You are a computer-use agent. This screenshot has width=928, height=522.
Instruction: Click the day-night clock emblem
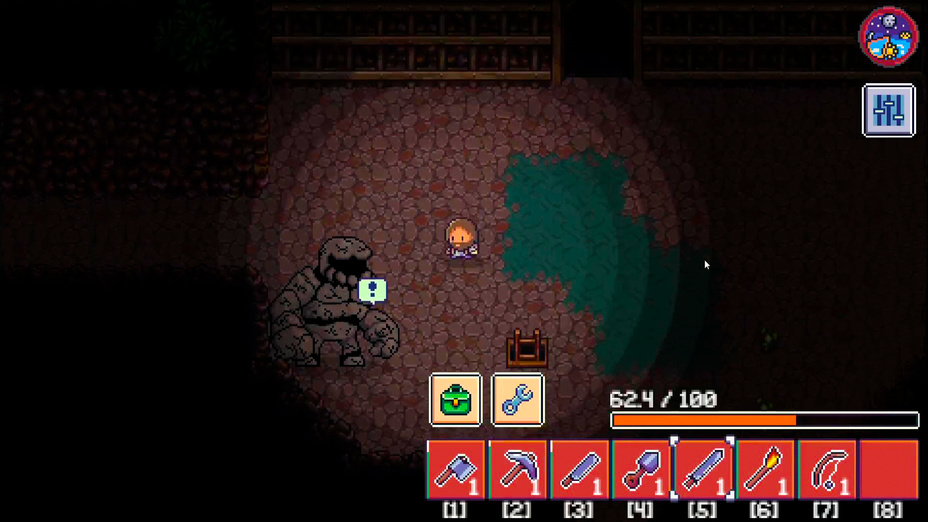888,35
